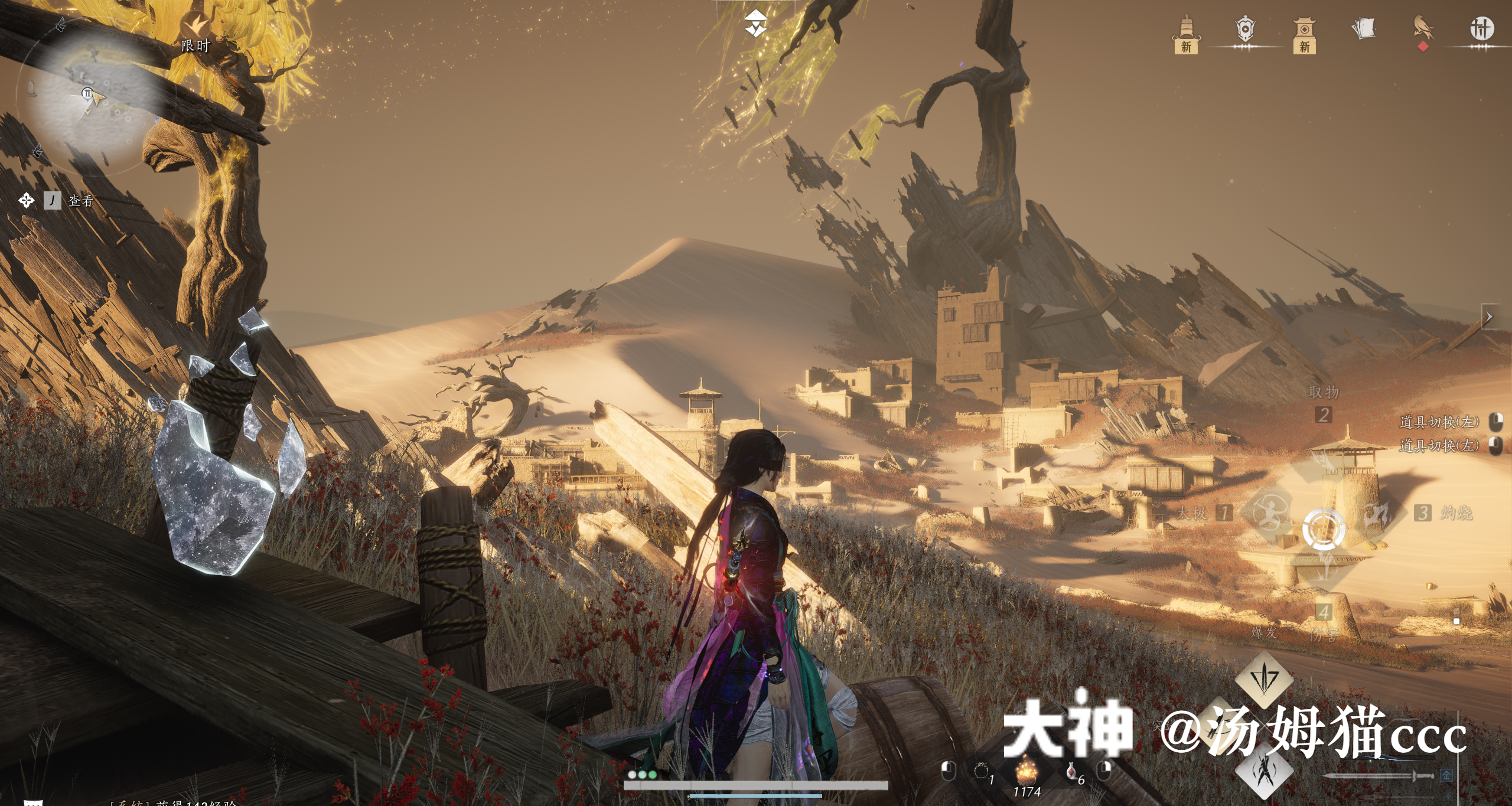The height and width of the screenshot is (806, 1512).
Task: Open the stacked papers icon
Action: [1364, 29]
